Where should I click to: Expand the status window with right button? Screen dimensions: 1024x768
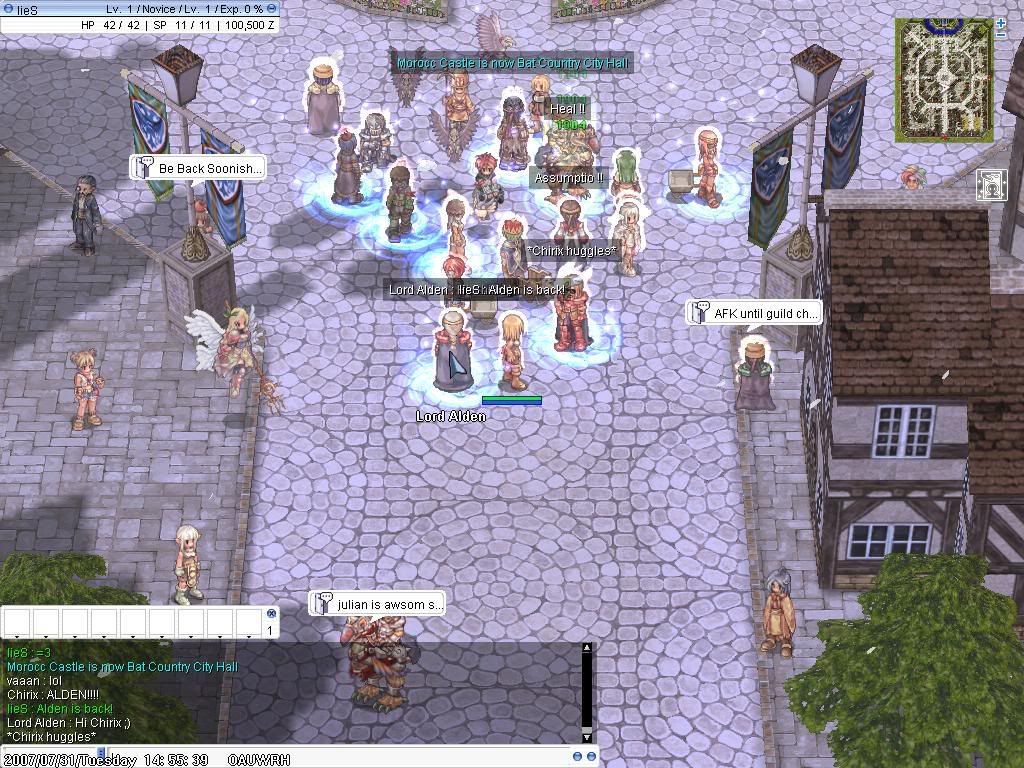tap(273, 8)
